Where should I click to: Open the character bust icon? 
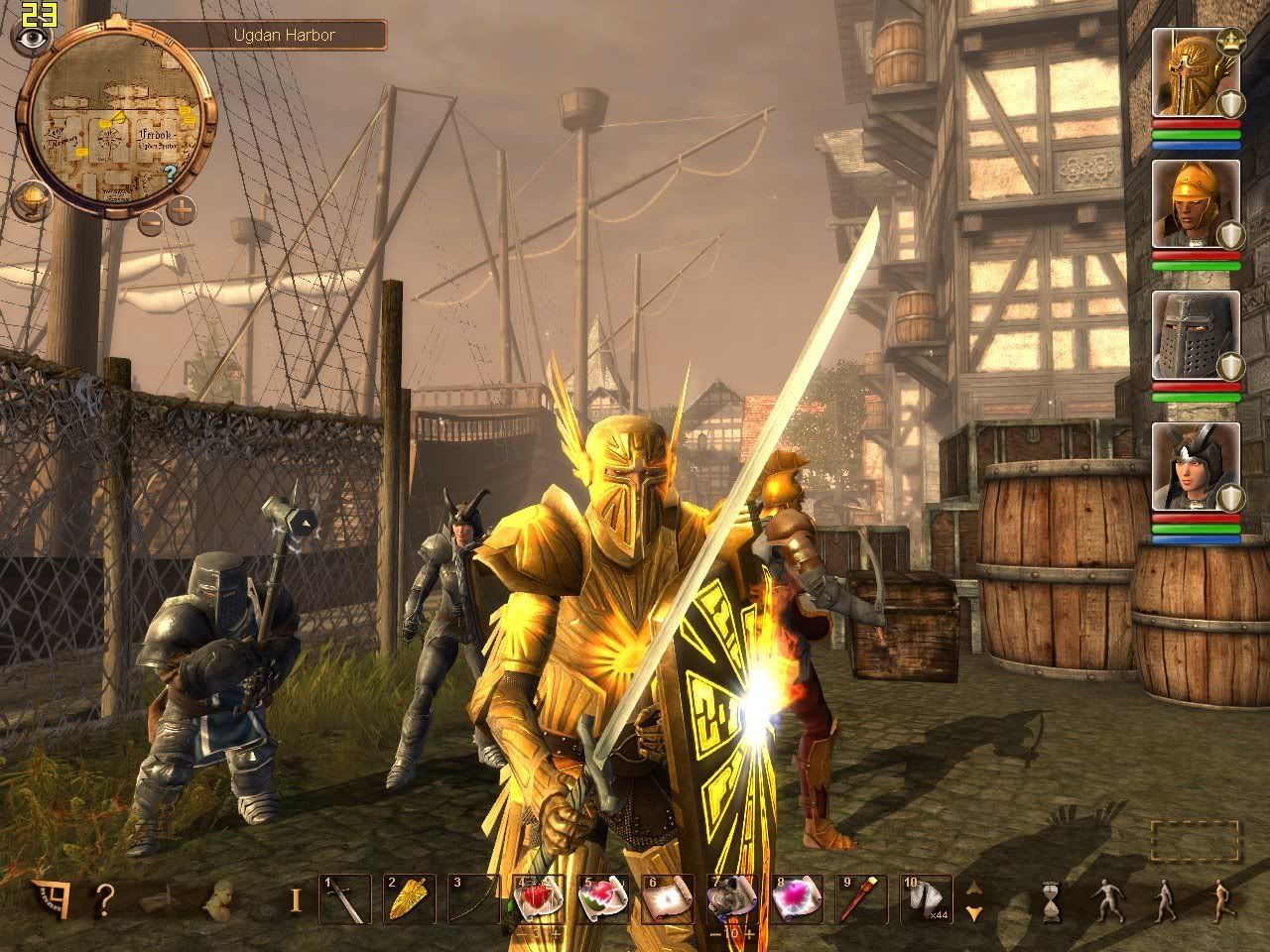point(217,898)
